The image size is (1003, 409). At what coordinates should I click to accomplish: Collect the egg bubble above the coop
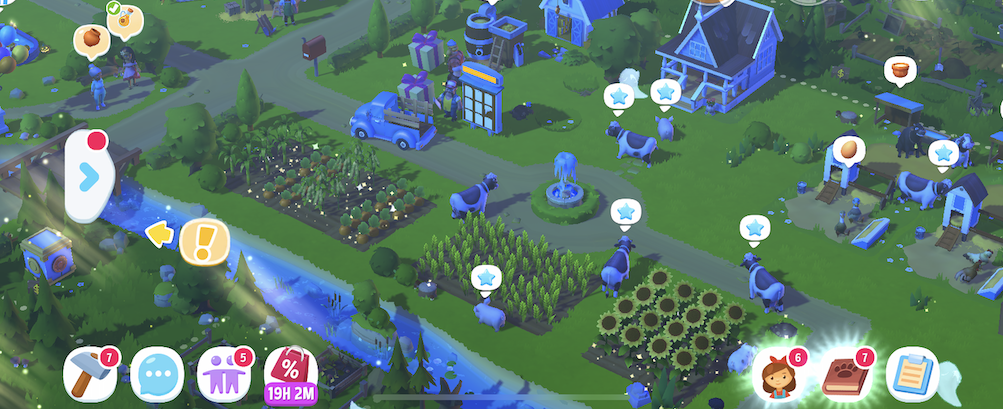pyautogui.click(x=848, y=151)
